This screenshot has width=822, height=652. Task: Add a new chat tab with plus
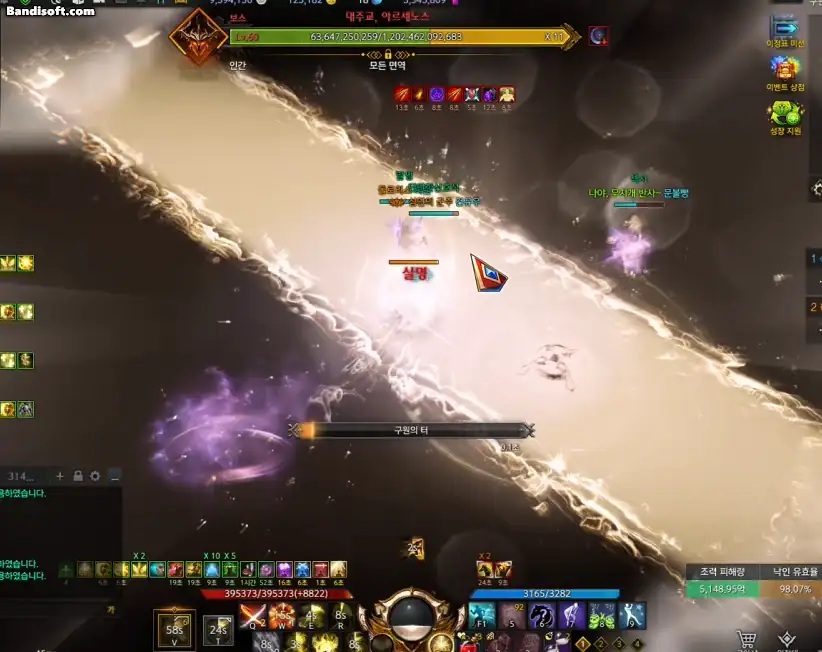[61, 476]
